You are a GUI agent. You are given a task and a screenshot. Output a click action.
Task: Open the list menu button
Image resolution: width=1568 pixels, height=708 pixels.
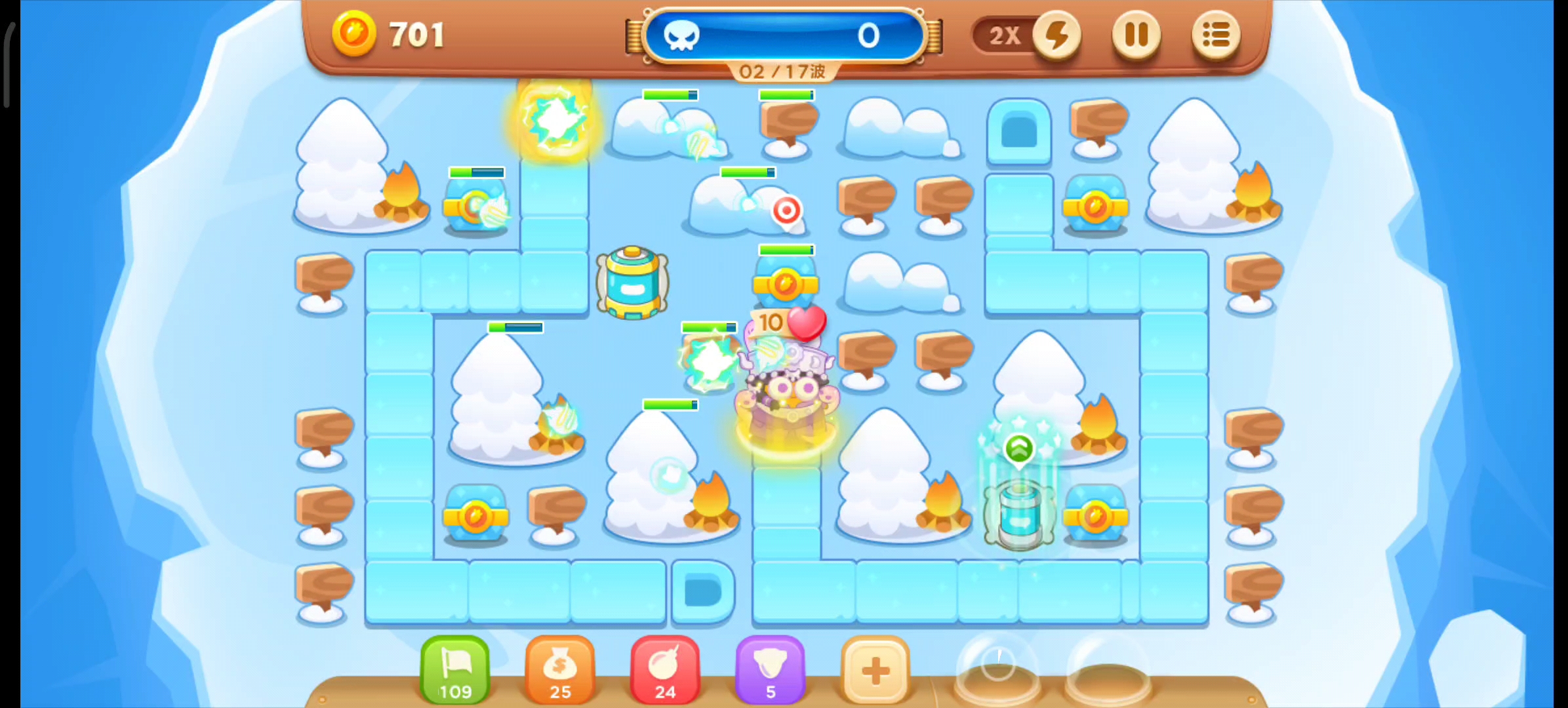(x=1215, y=35)
